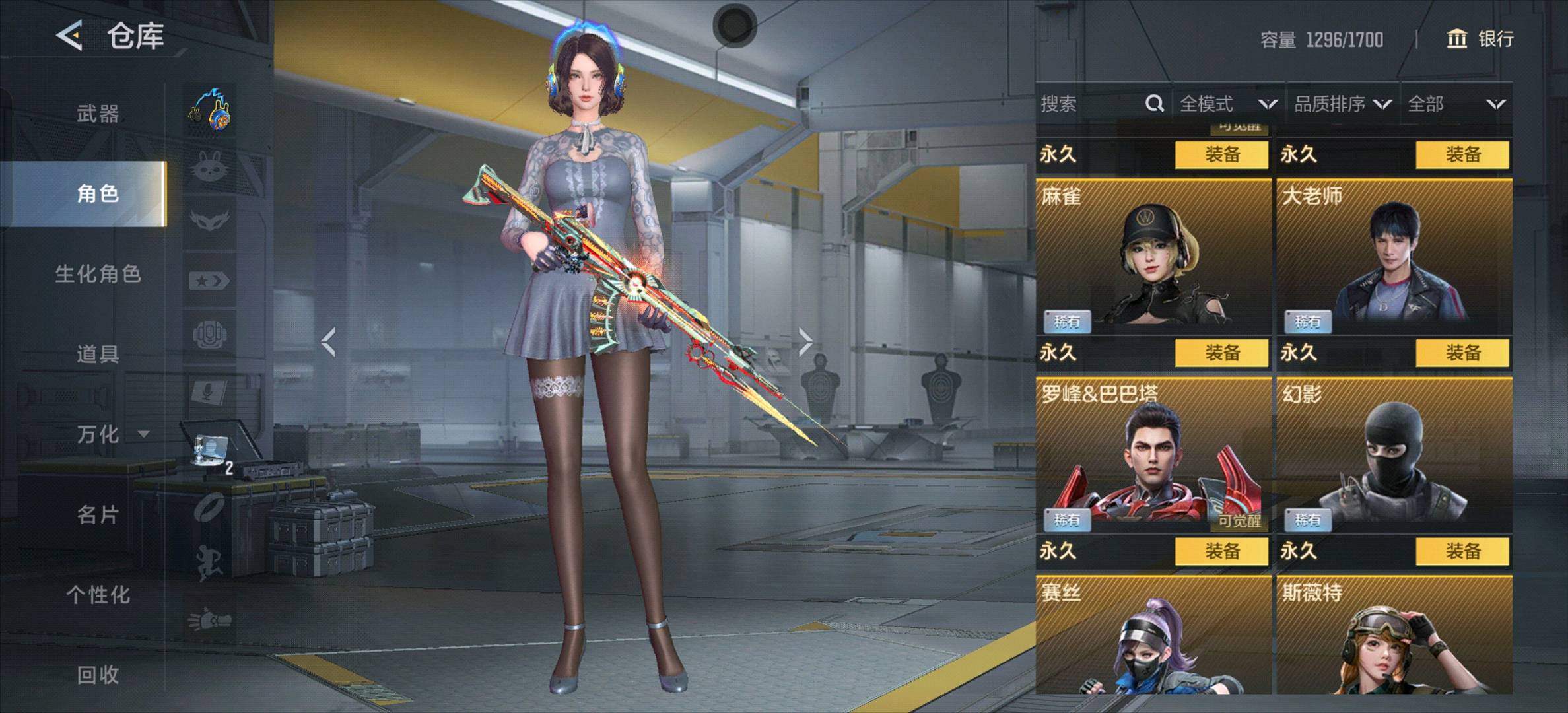This screenshot has height=713, width=1568.
Task: Rotate to the next character with right arrow
Action: click(805, 342)
